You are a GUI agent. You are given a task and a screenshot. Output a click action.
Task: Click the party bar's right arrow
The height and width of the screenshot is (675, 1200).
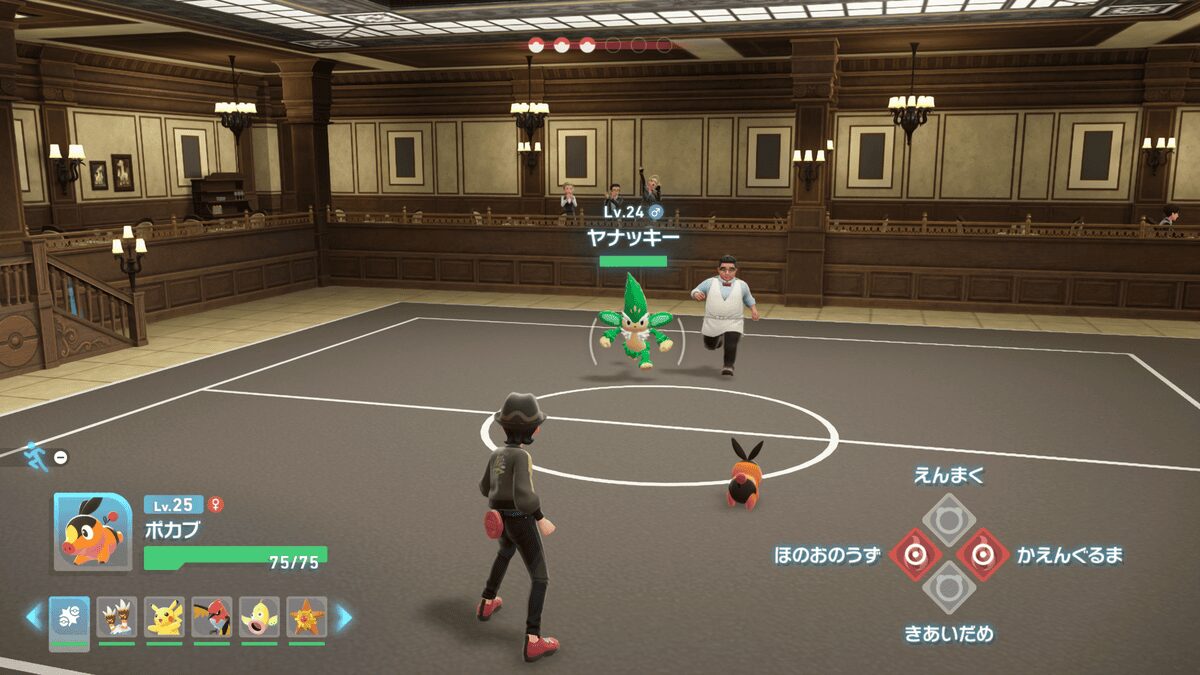coord(343,618)
